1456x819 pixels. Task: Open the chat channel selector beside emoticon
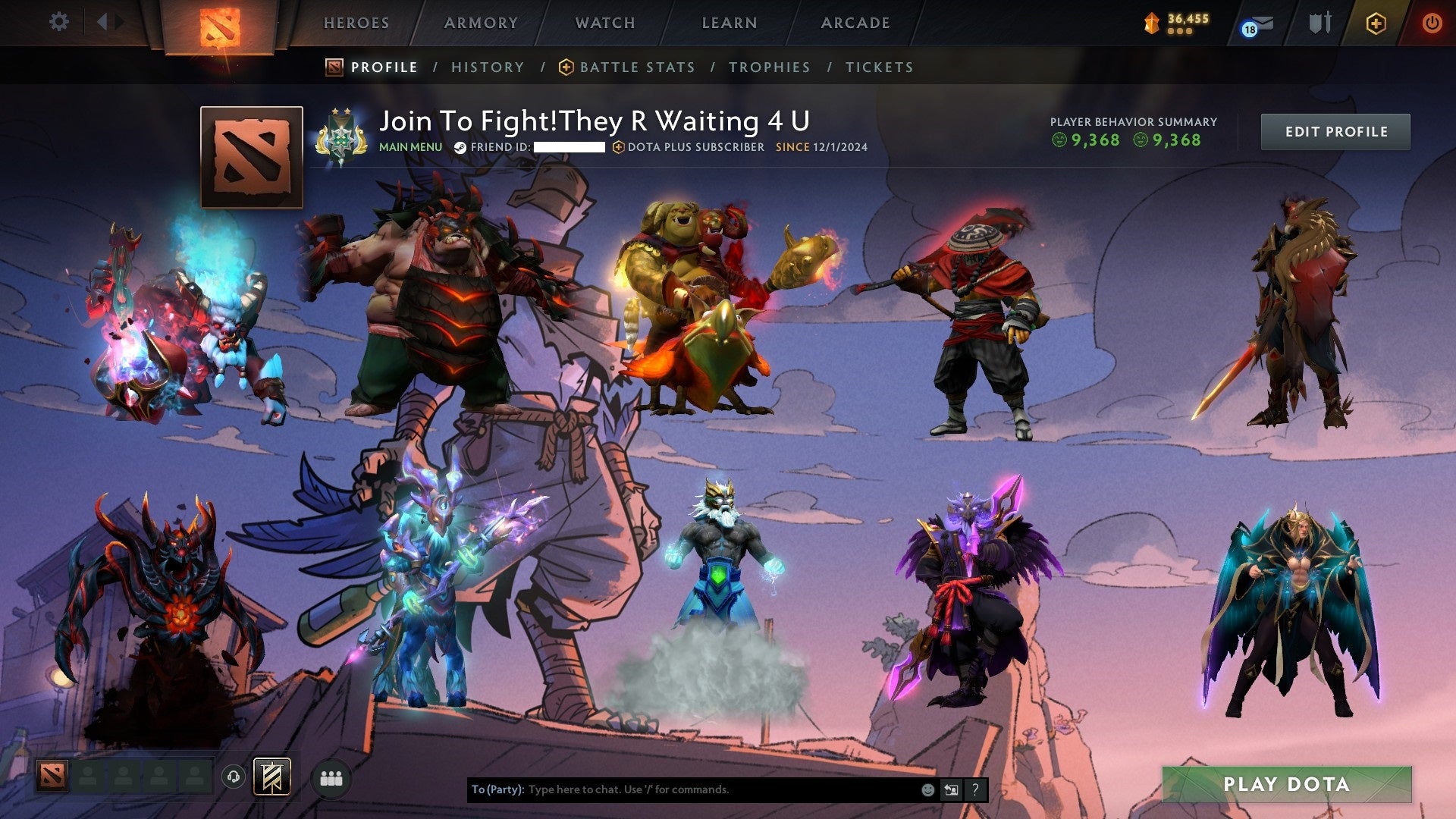tap(951, 789)
